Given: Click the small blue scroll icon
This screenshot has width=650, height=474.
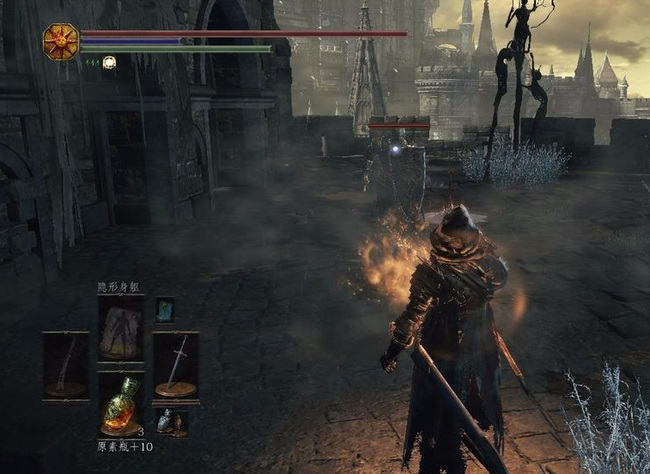Looking at the screenshot, I should coord(165,309).
